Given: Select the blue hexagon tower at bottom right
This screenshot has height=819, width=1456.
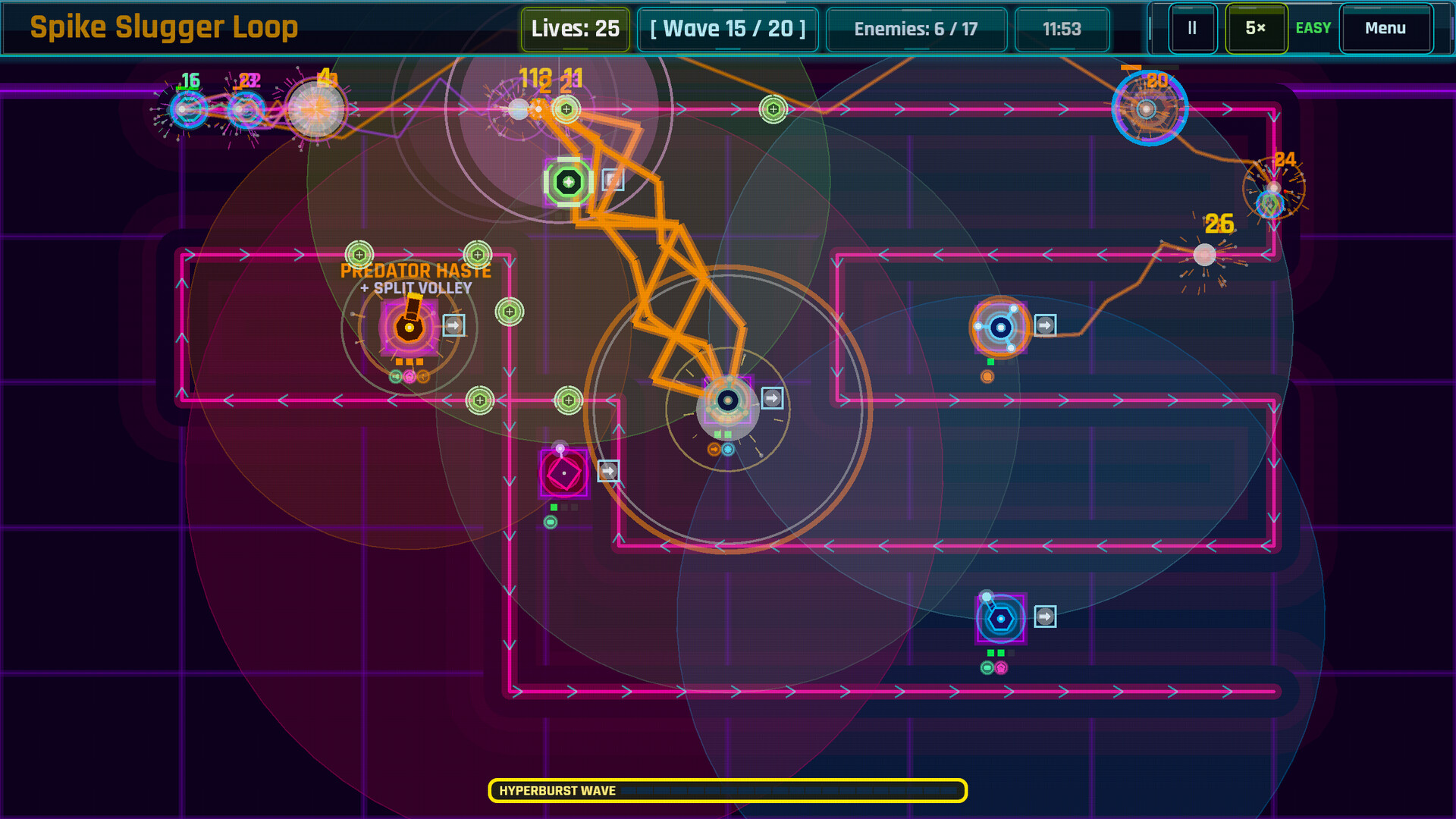Looking at the screenshot, I should [x=1002, y=619].
